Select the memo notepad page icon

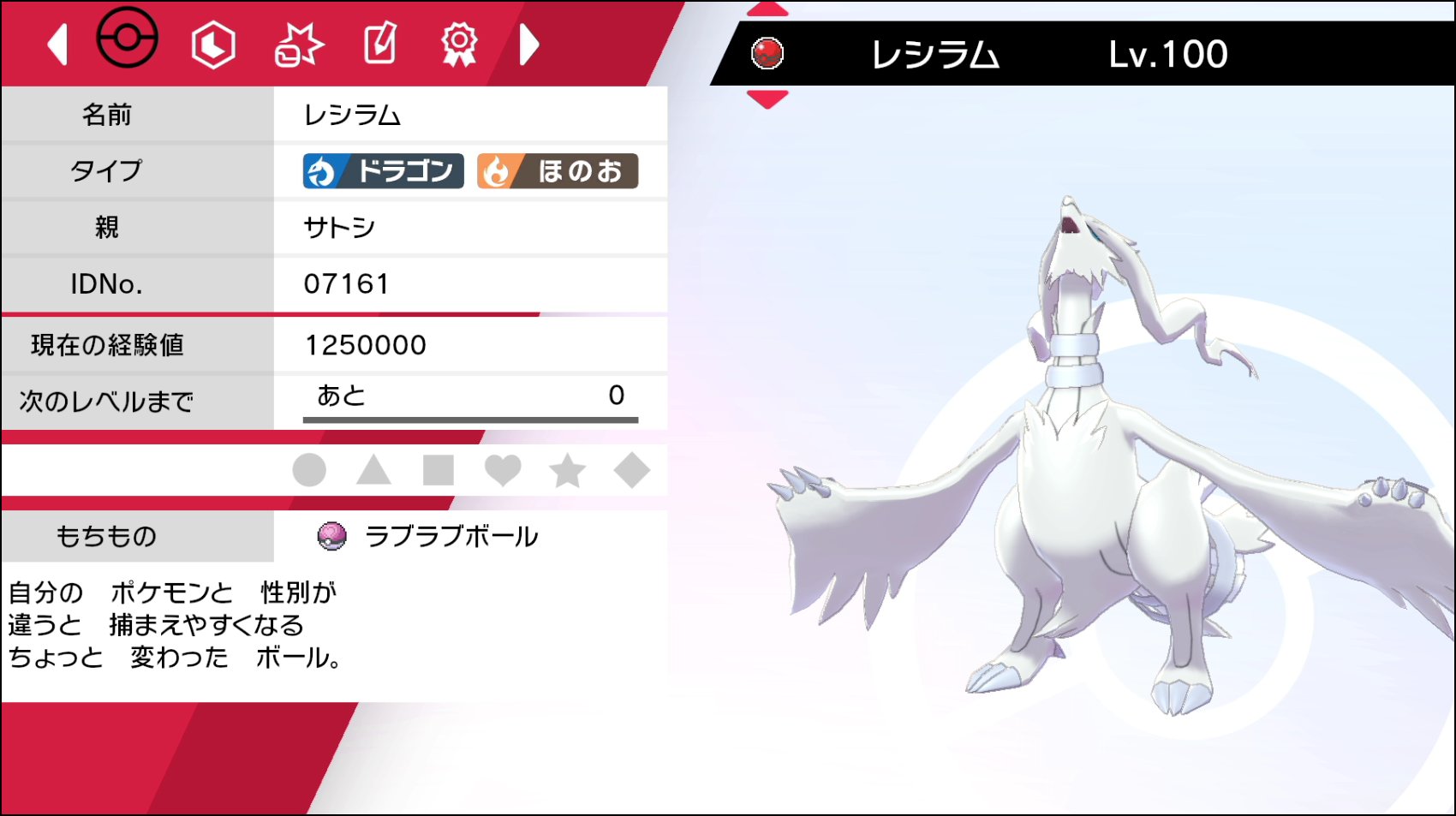(x=380, y=45)
